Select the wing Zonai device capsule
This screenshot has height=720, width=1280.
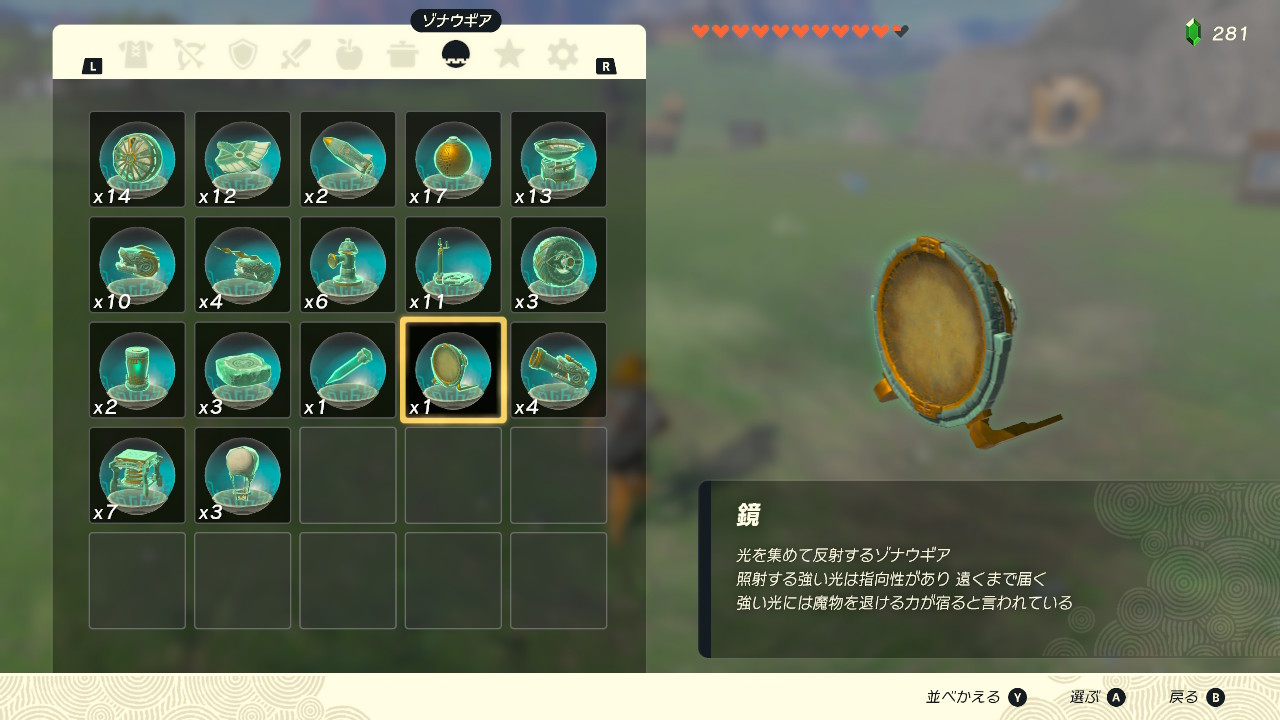(x=242, y=160)
